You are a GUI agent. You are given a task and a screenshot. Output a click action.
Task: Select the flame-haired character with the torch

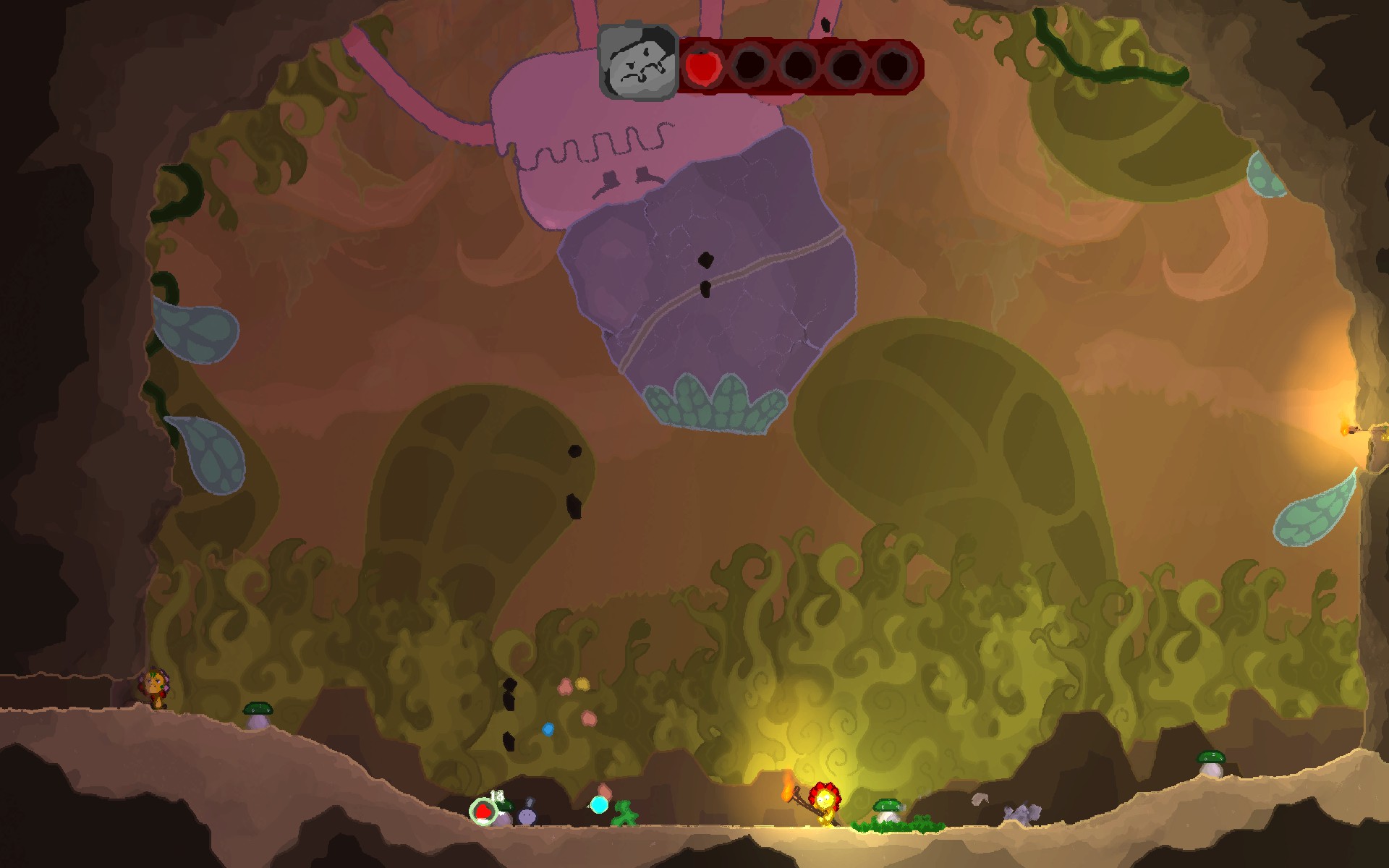(826, 803)
